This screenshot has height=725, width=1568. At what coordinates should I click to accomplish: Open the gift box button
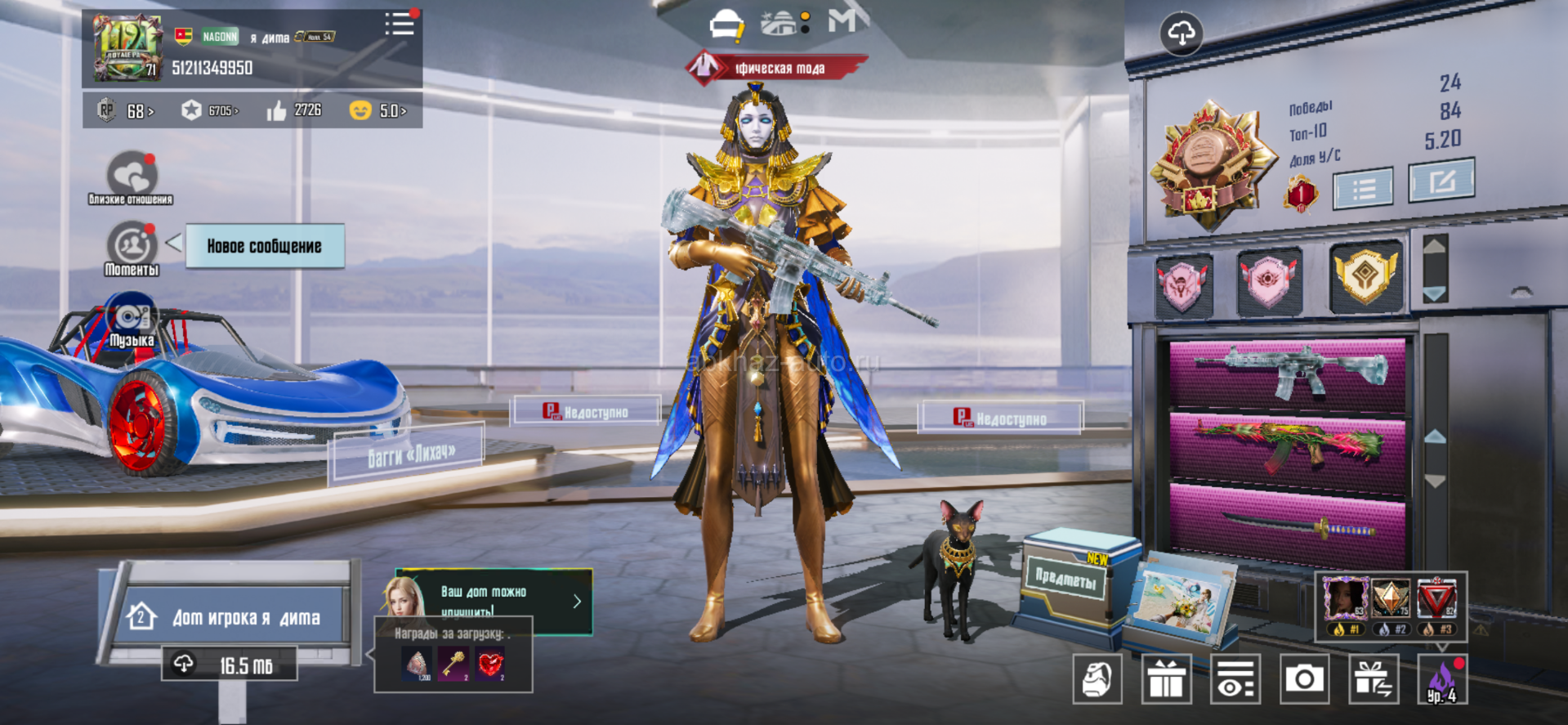coord(1166,678)
